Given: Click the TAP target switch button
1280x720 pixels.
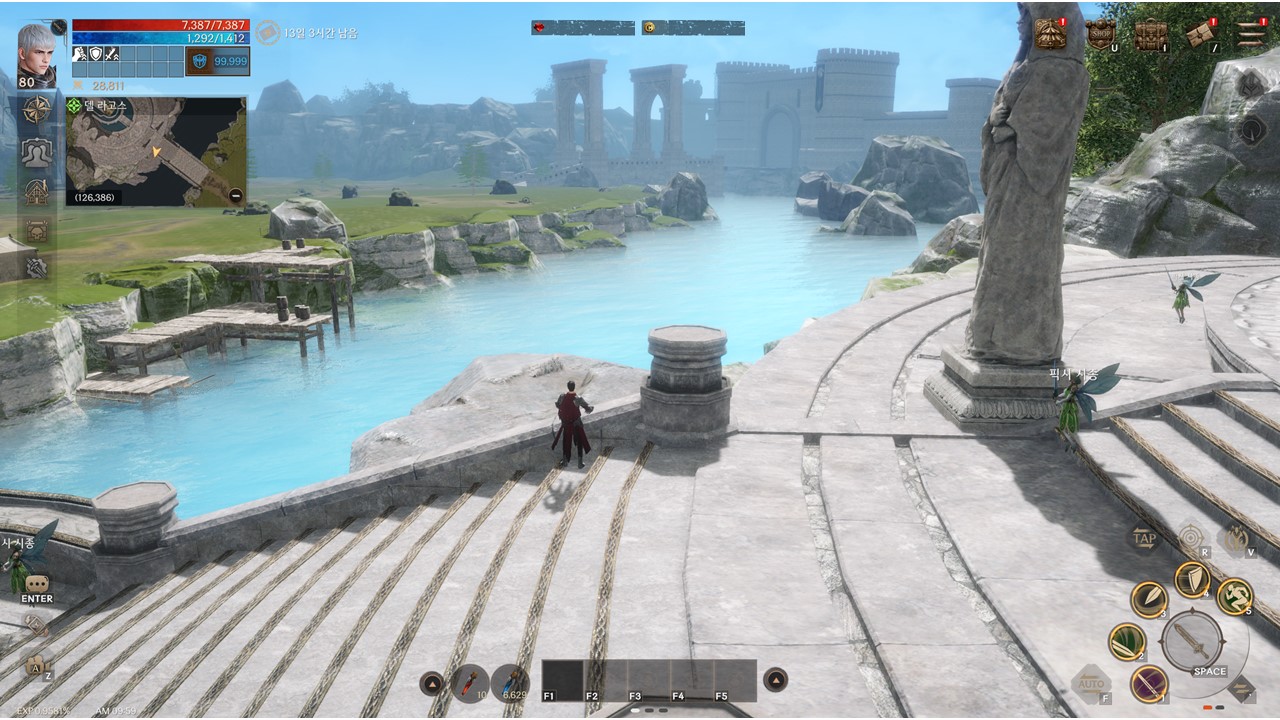Looking at the screenshot, I should click(x=1145, y=539).
